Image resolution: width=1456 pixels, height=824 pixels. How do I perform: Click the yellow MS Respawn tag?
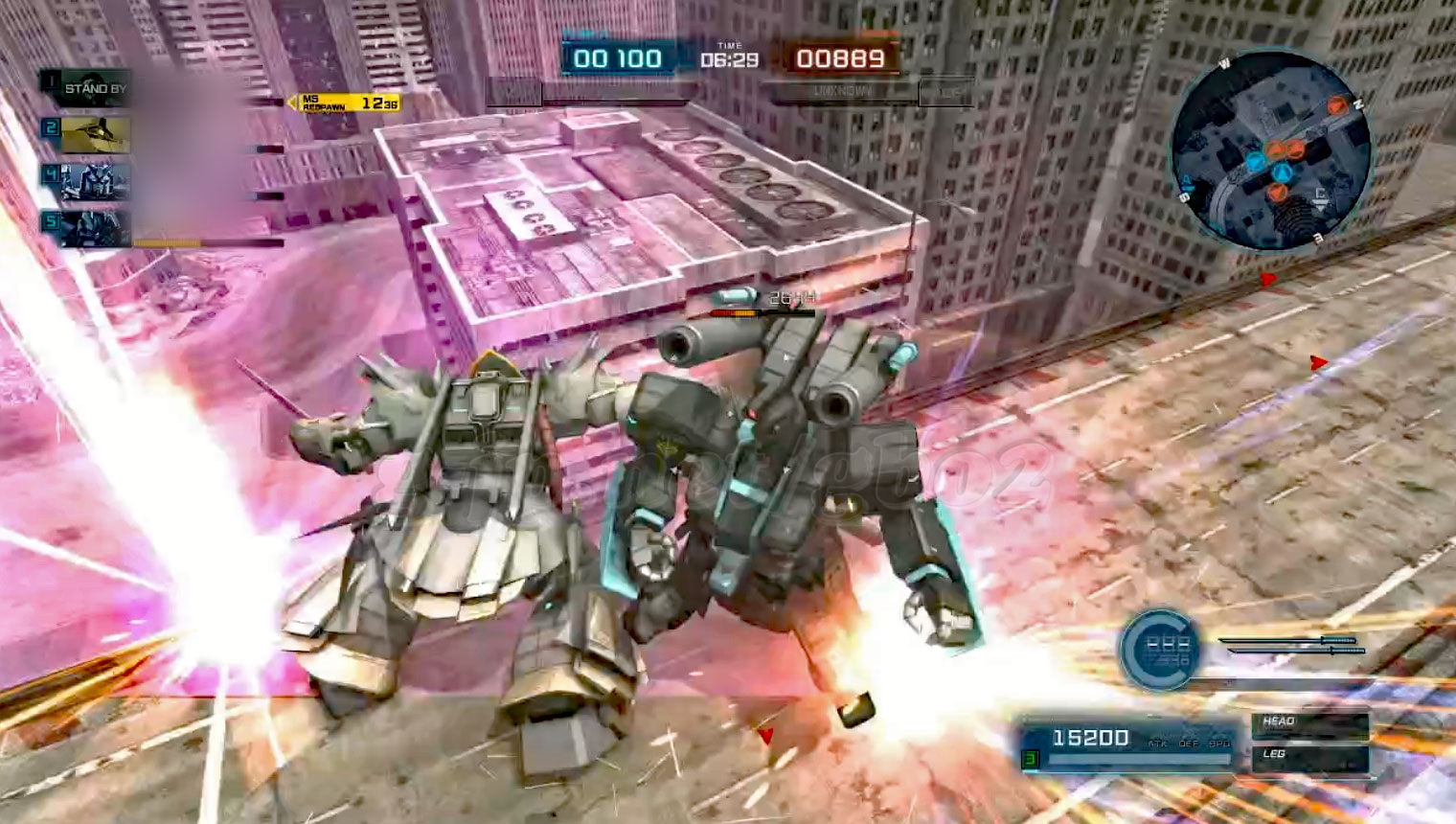347,103
